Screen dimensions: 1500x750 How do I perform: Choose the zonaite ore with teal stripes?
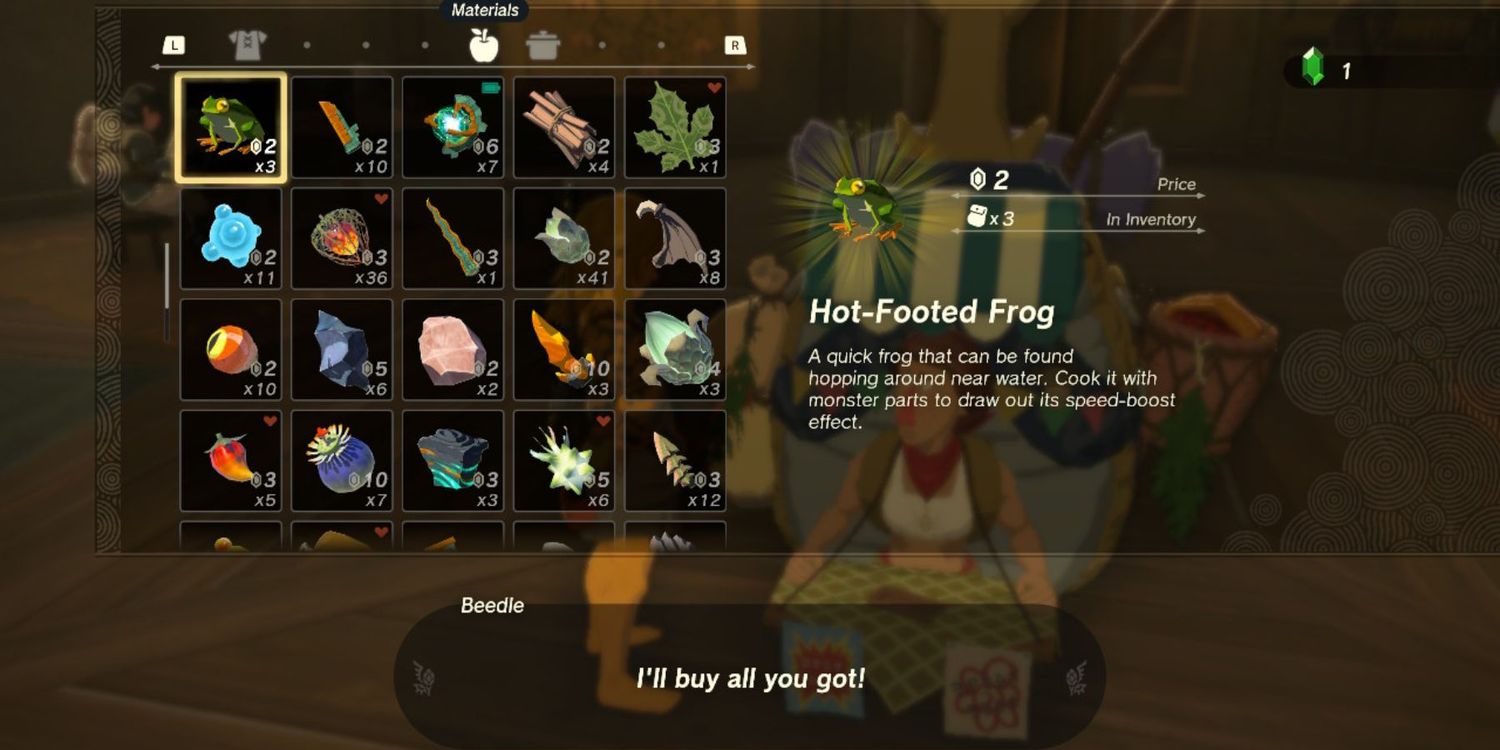(x=453, y=461)
